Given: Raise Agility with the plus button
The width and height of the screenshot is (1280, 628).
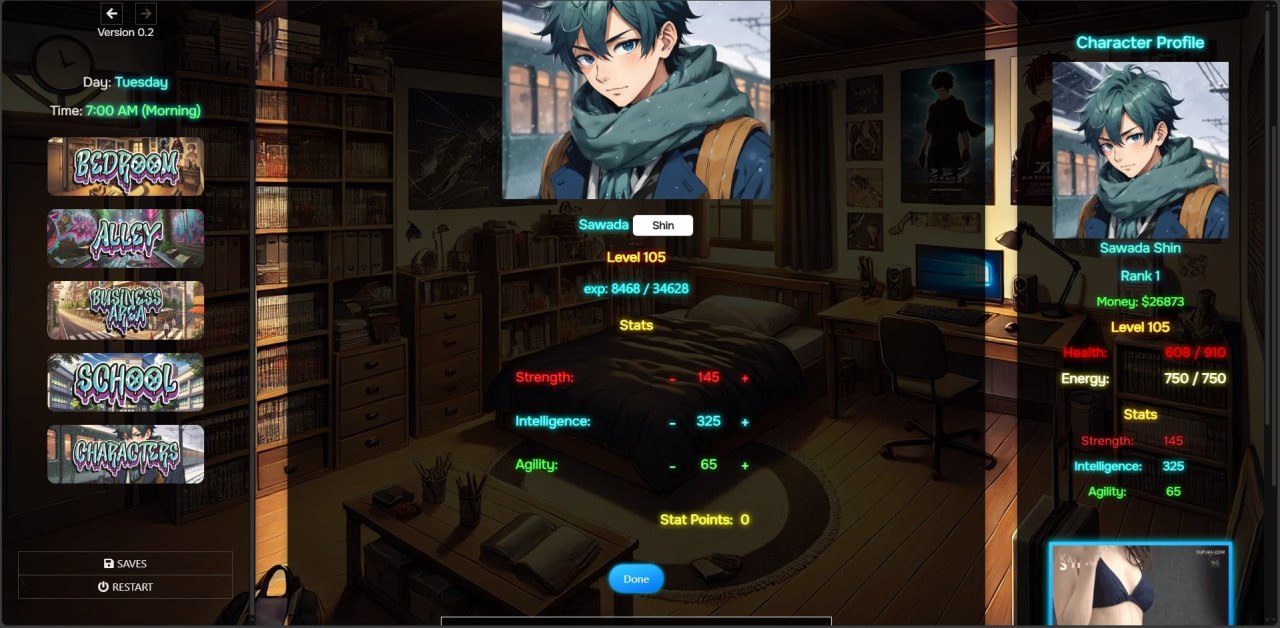Looking at the screenshot, I should click(x=745, y=466).
